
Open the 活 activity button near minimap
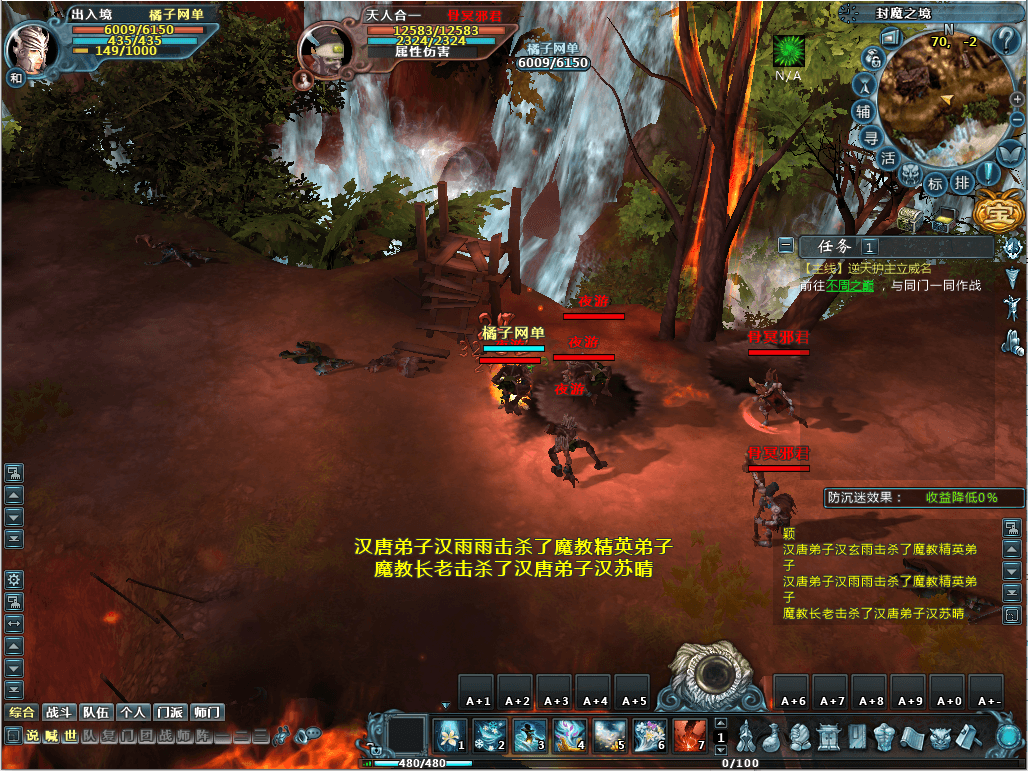click(x=888, y=158)
